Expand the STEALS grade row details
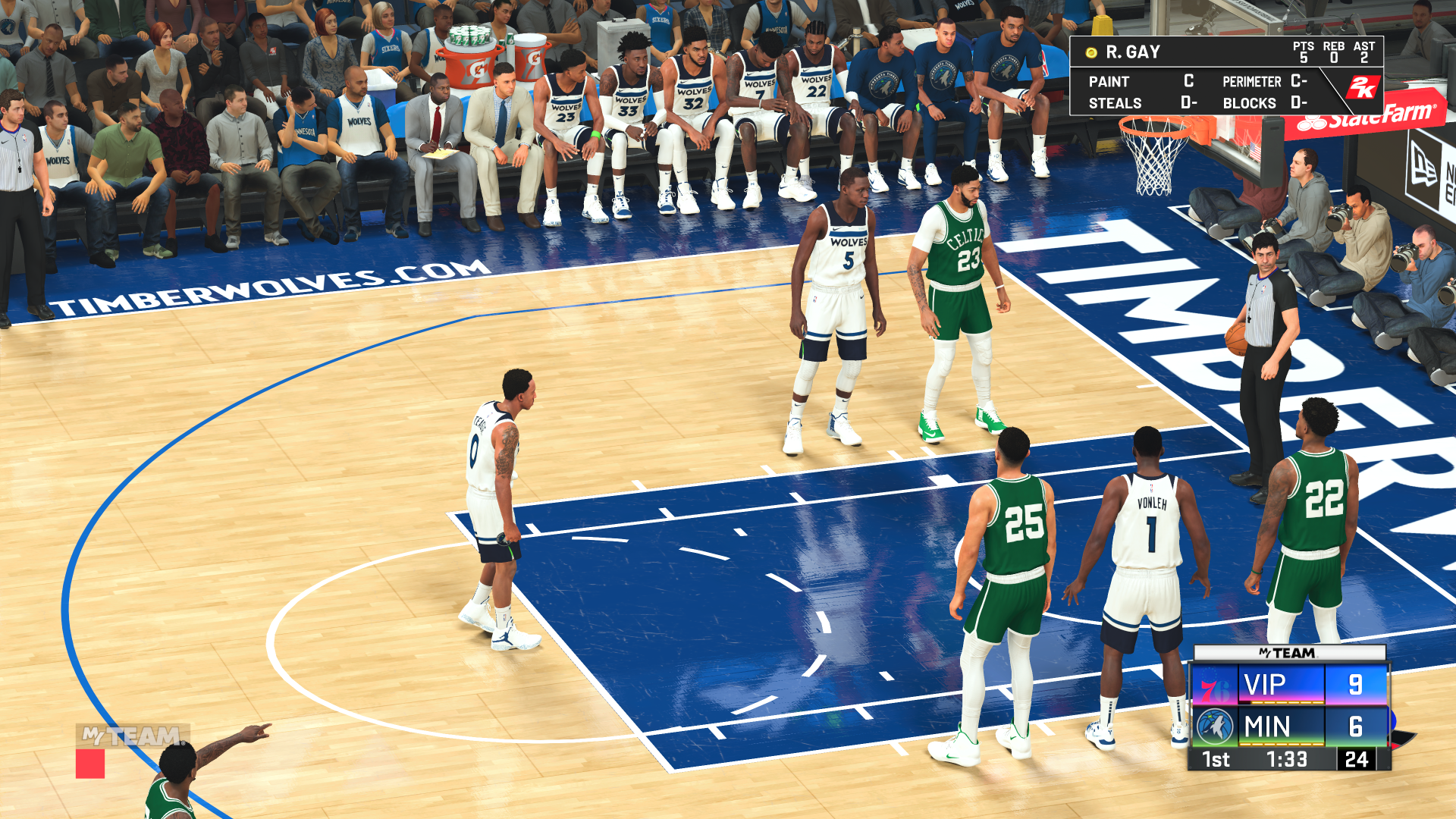Viewport: 1456px width, 819px height. [x=1115, y=102]
